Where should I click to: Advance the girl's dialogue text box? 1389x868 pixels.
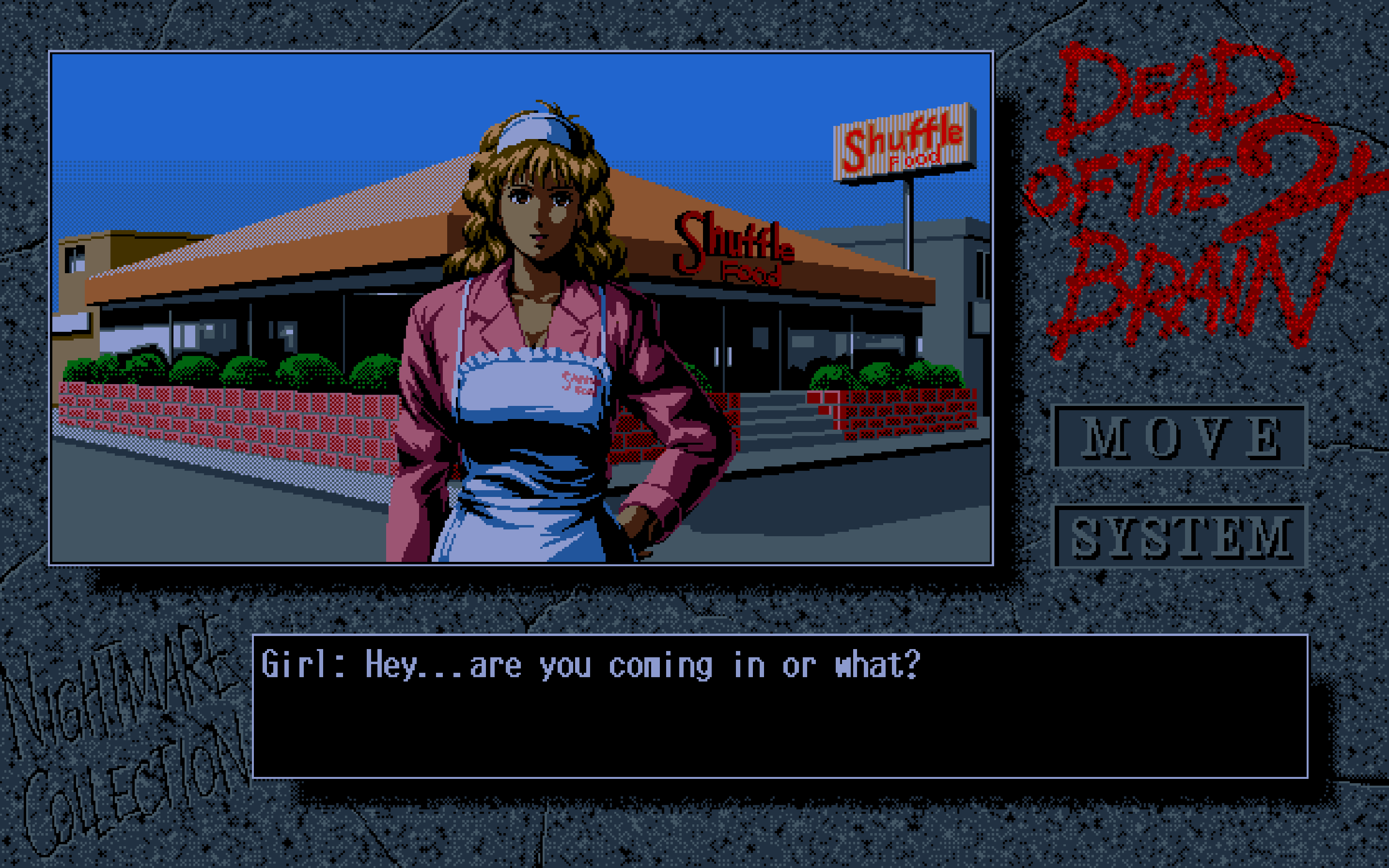[780, 706]
